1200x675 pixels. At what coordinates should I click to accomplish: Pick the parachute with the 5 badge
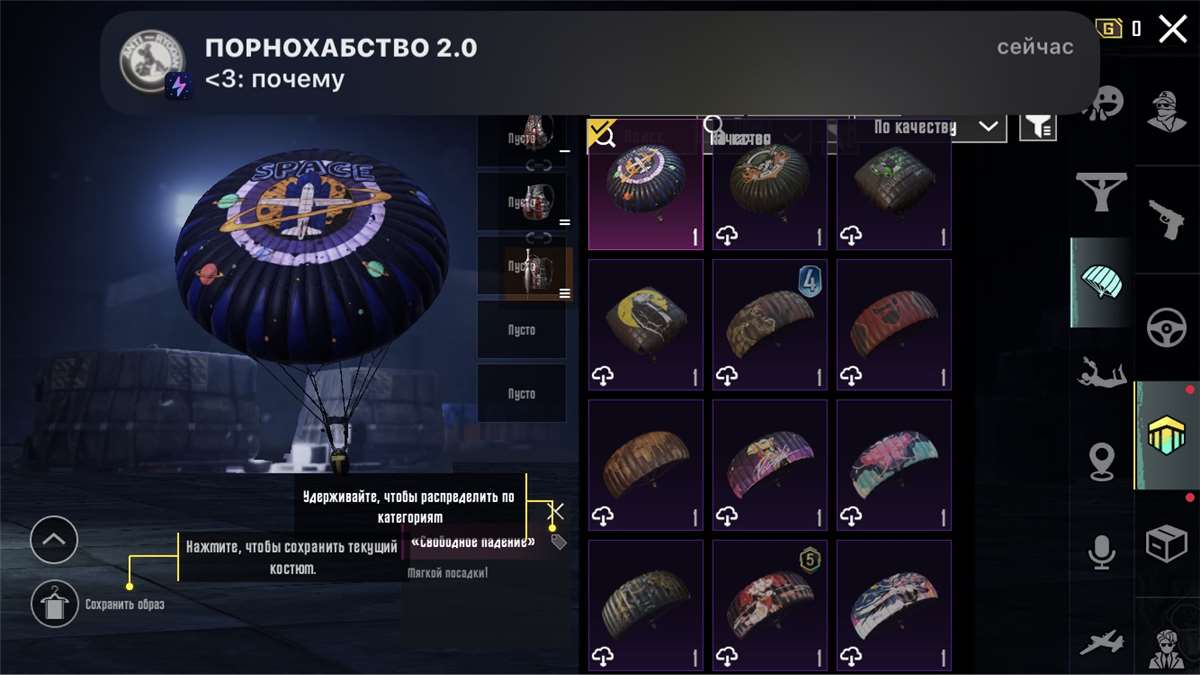click(x=769, y=605)
